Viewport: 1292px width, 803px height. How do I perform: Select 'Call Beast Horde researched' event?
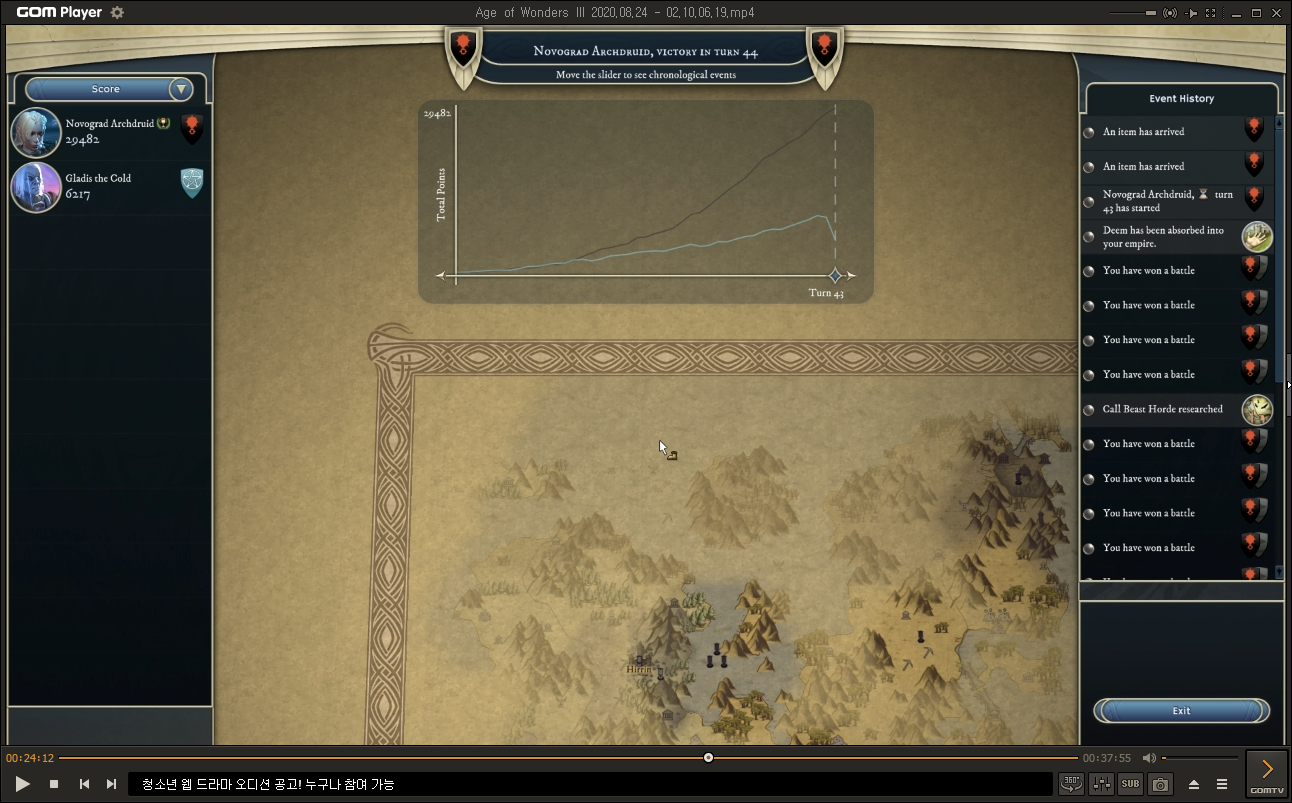click(x=1162, y=409)
